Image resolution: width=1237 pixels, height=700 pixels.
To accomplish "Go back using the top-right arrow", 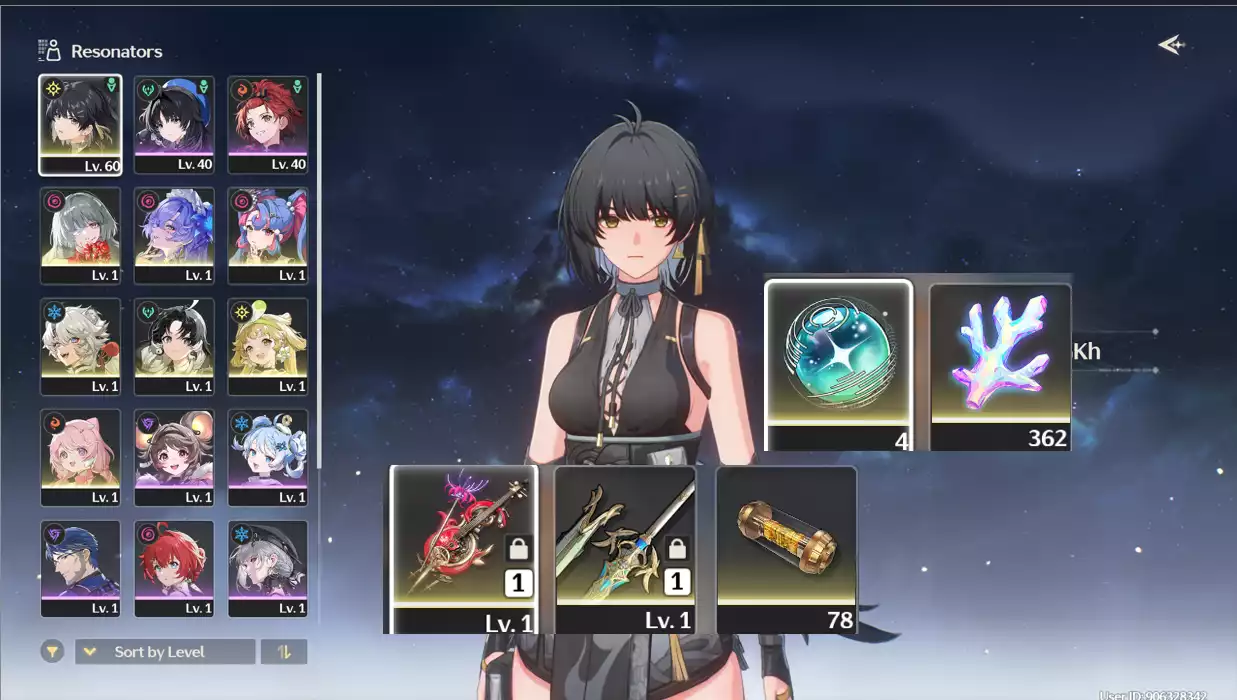I will 1170,45.
